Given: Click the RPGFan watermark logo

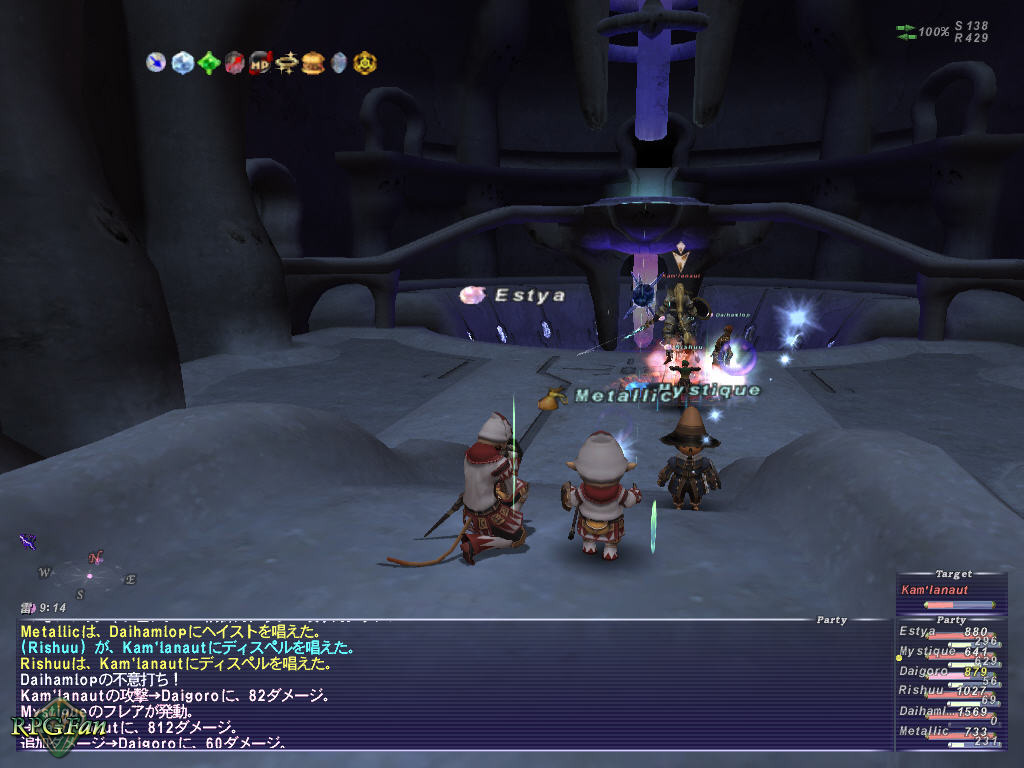Looking at the screenshot, I should coord(45,730).
